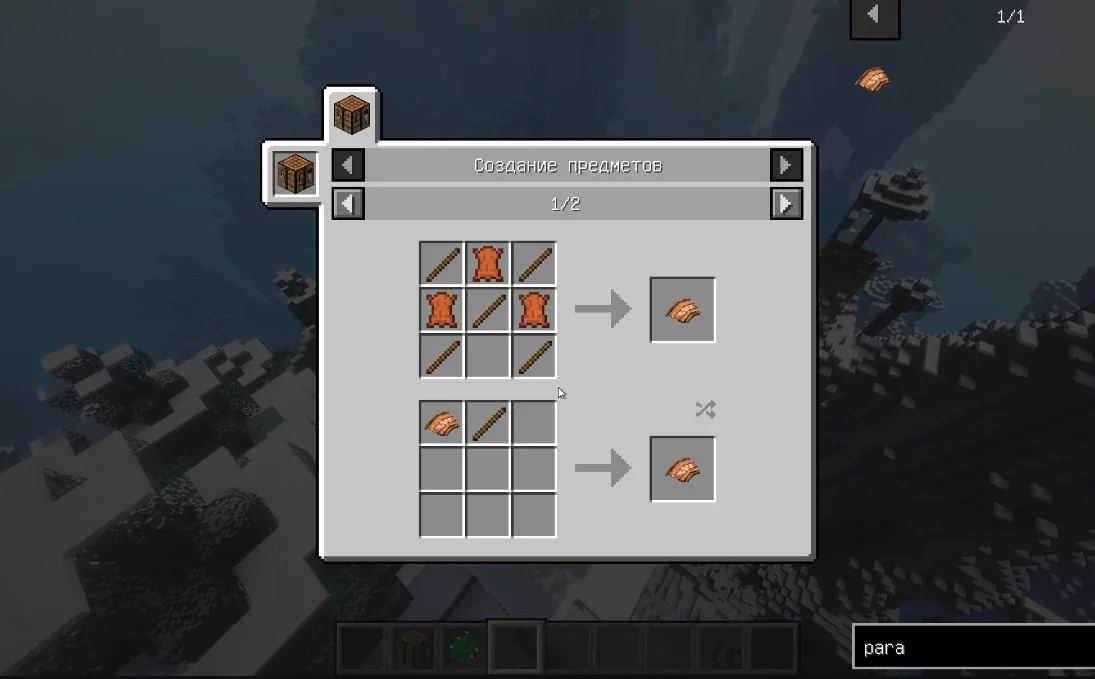Switch to the next recipe category
1095x679 pixels.
pyautogui.click(x=786, y=165)
